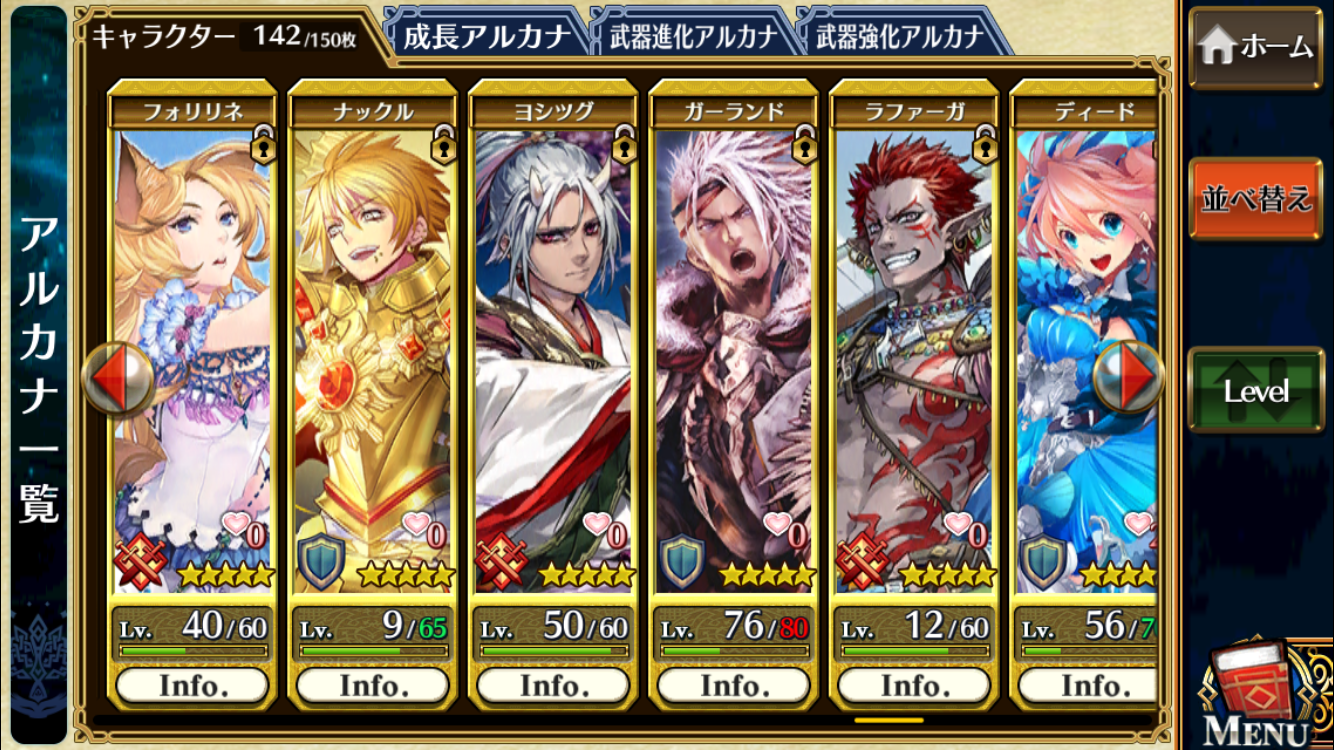
Task: View Info for ガーランド
Action: pyautogui.click(x=733, y=686)
